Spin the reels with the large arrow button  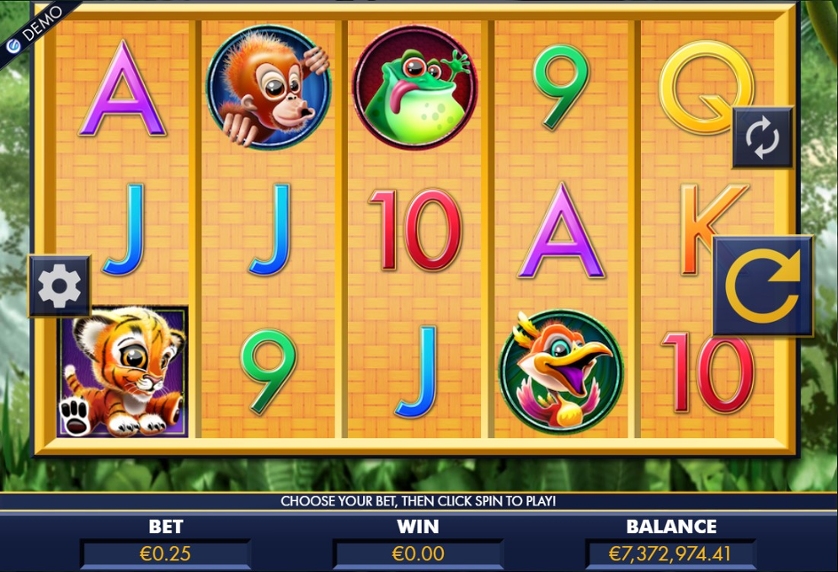click(764, 286)
